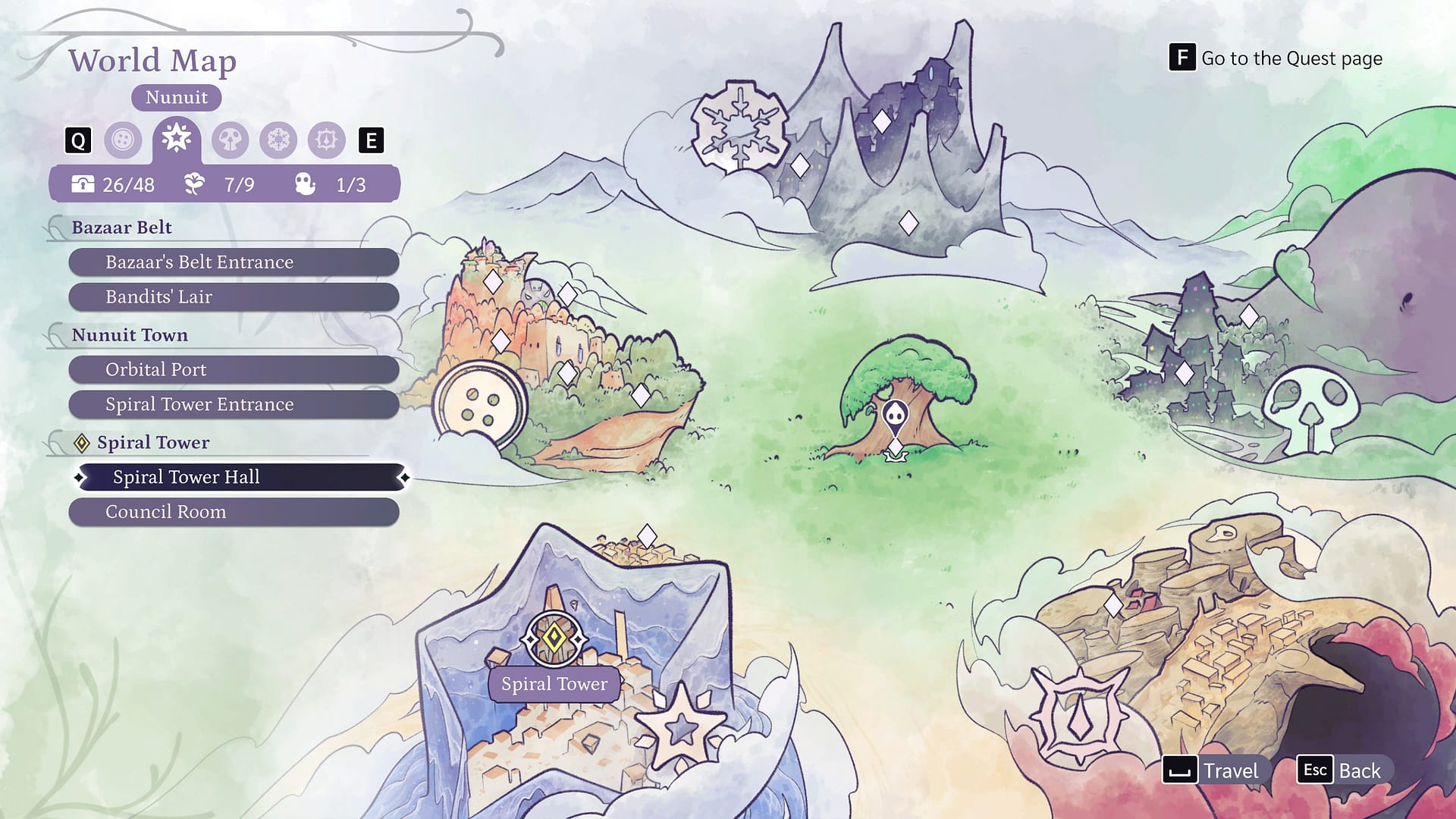Screen dimensions: 1456x819
Task: Select Spiral Tower Hall destination
Action: pos(241,478)
